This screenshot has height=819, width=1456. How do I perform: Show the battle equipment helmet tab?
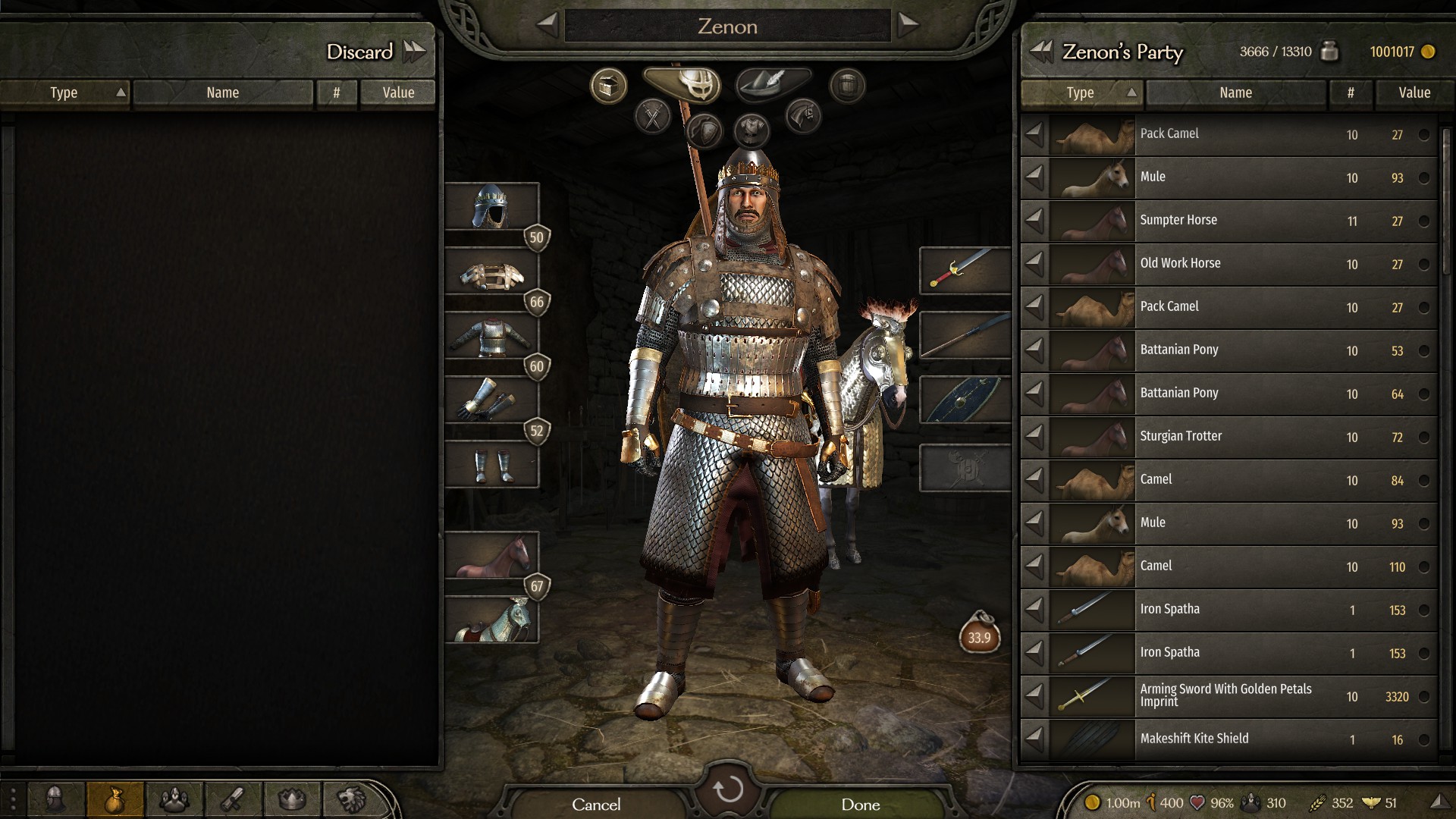[x=689, y=83]
